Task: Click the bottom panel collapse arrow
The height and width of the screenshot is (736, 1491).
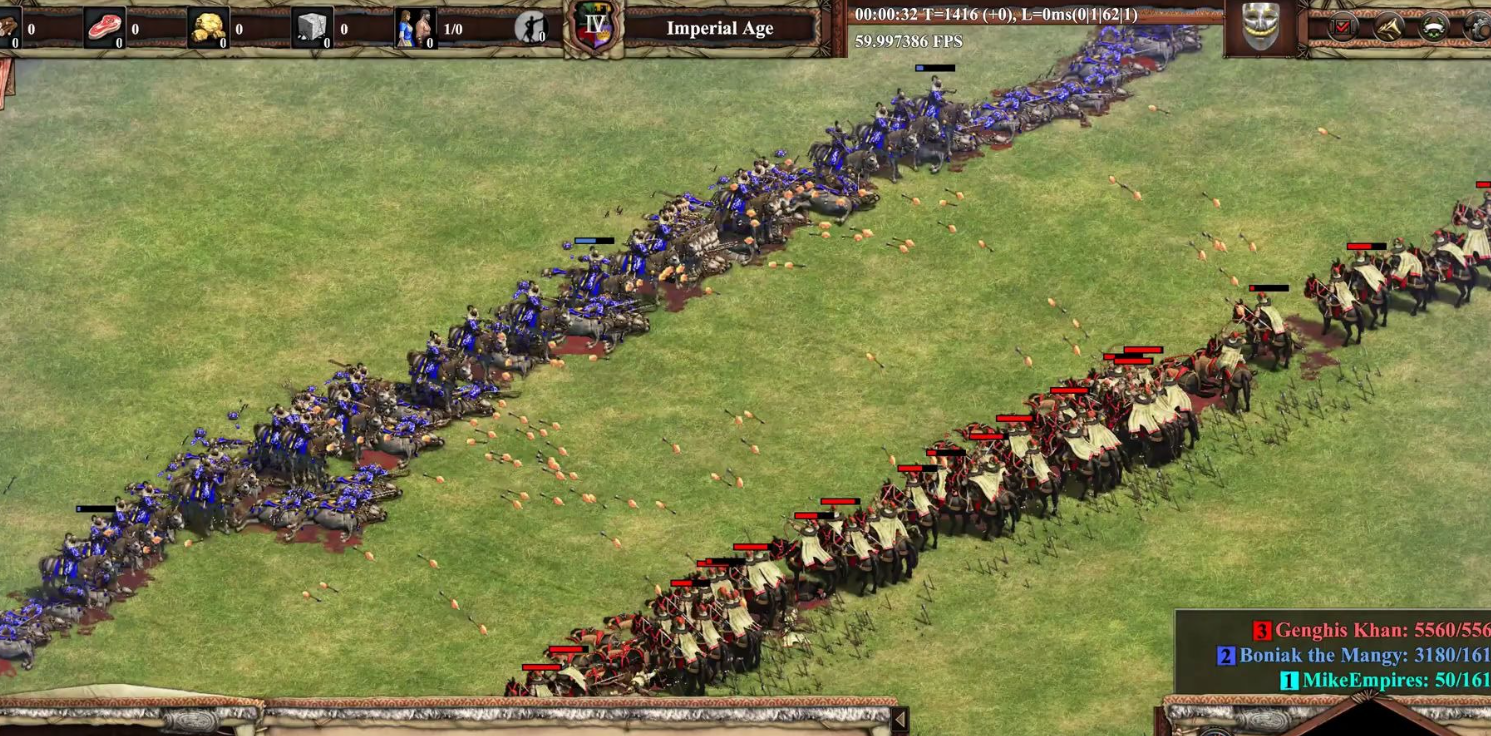Action: coord(899,719)
